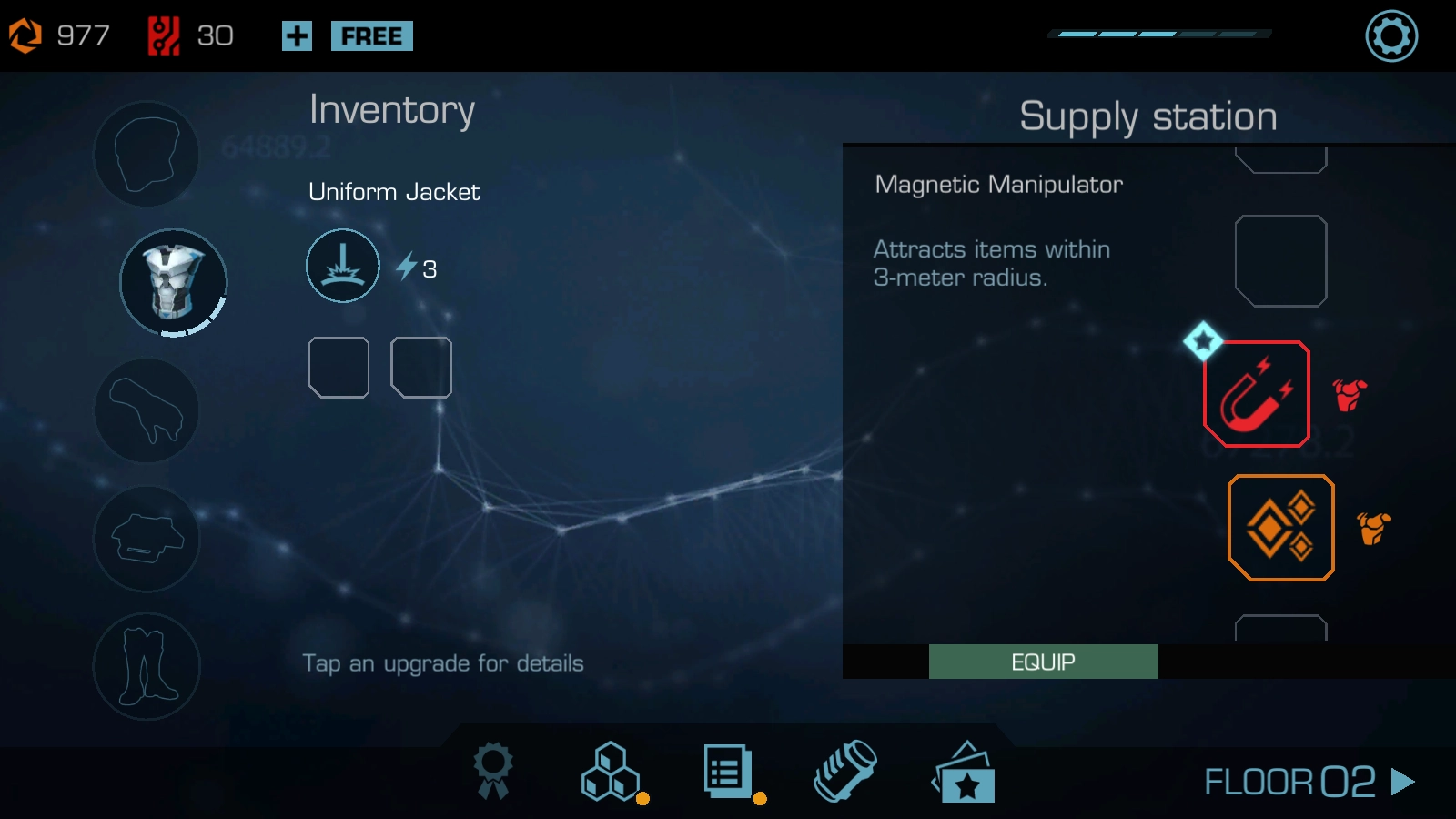Open the document list tab
This screenshot has width=1456, height=819.
(727, 772)
